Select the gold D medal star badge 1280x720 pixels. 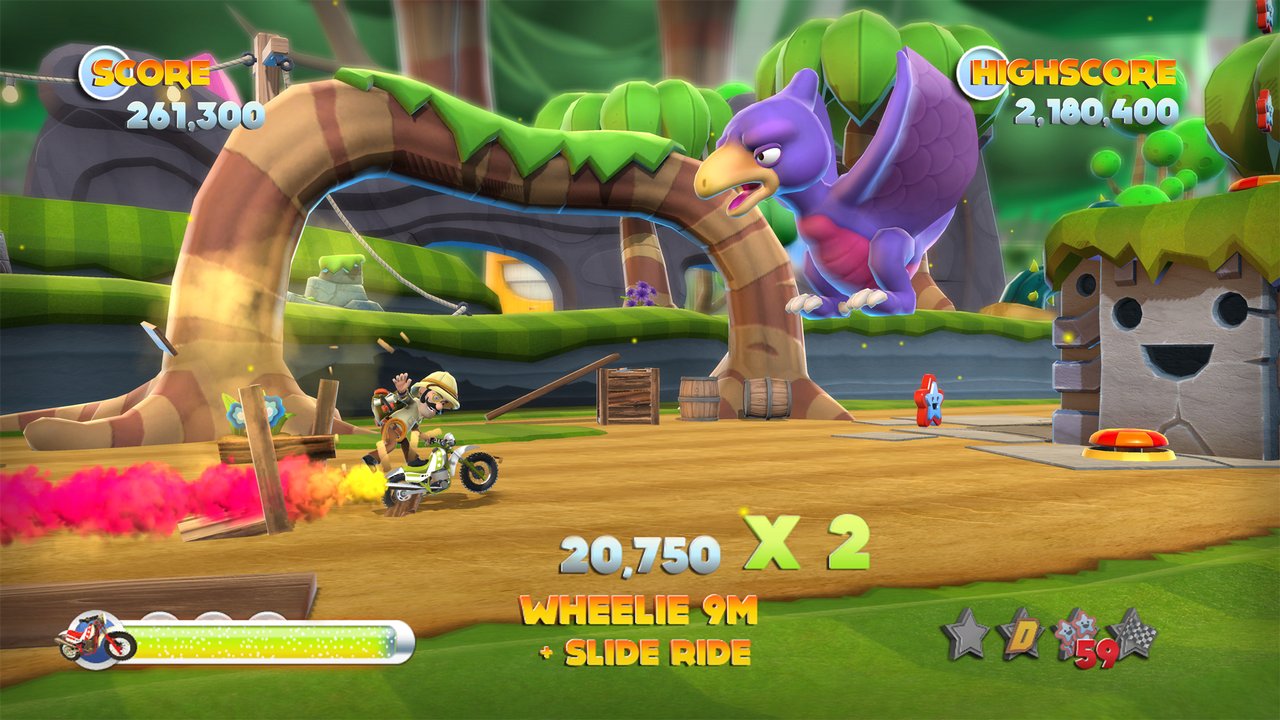[1023, 633]
